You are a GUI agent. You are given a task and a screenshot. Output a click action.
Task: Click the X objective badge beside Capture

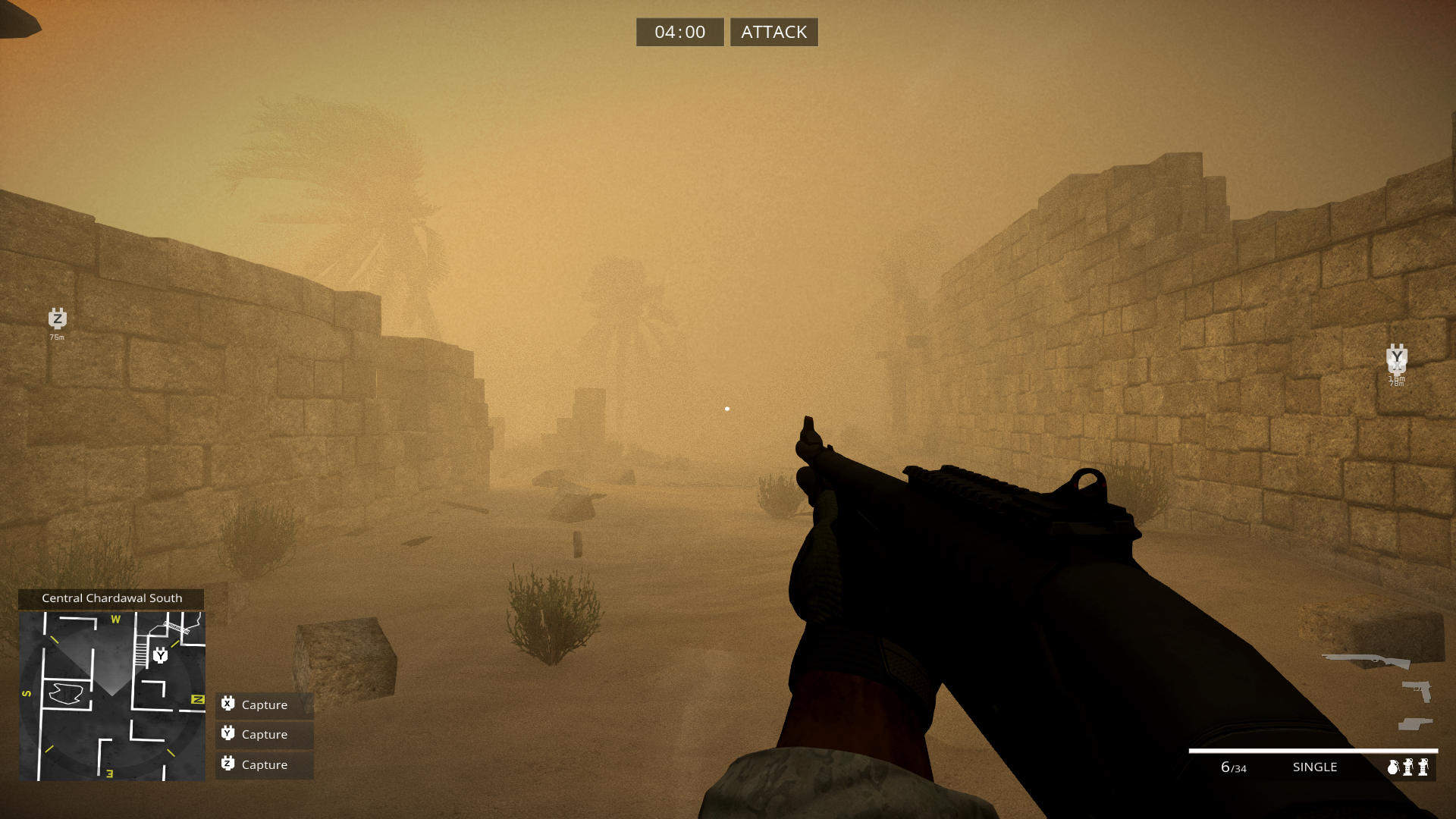point(226,704)
